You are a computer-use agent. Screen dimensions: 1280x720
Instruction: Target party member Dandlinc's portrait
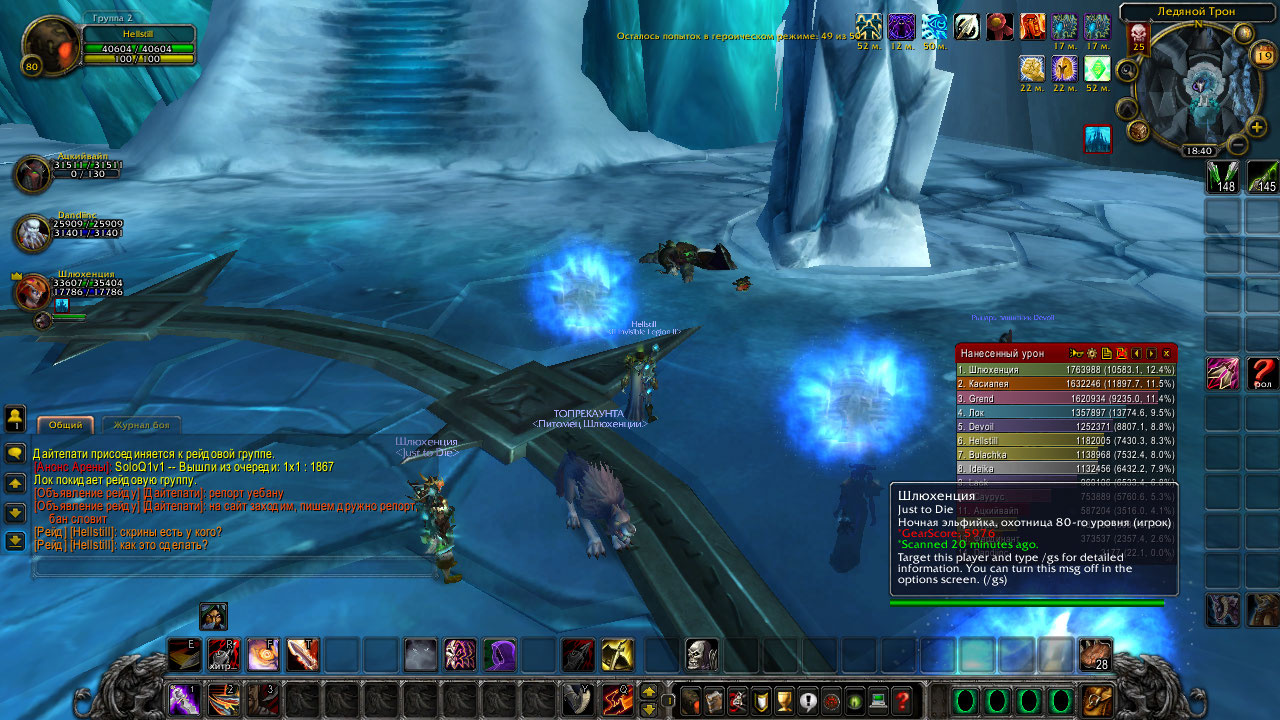pyautogui.click(x=33, y=232)
